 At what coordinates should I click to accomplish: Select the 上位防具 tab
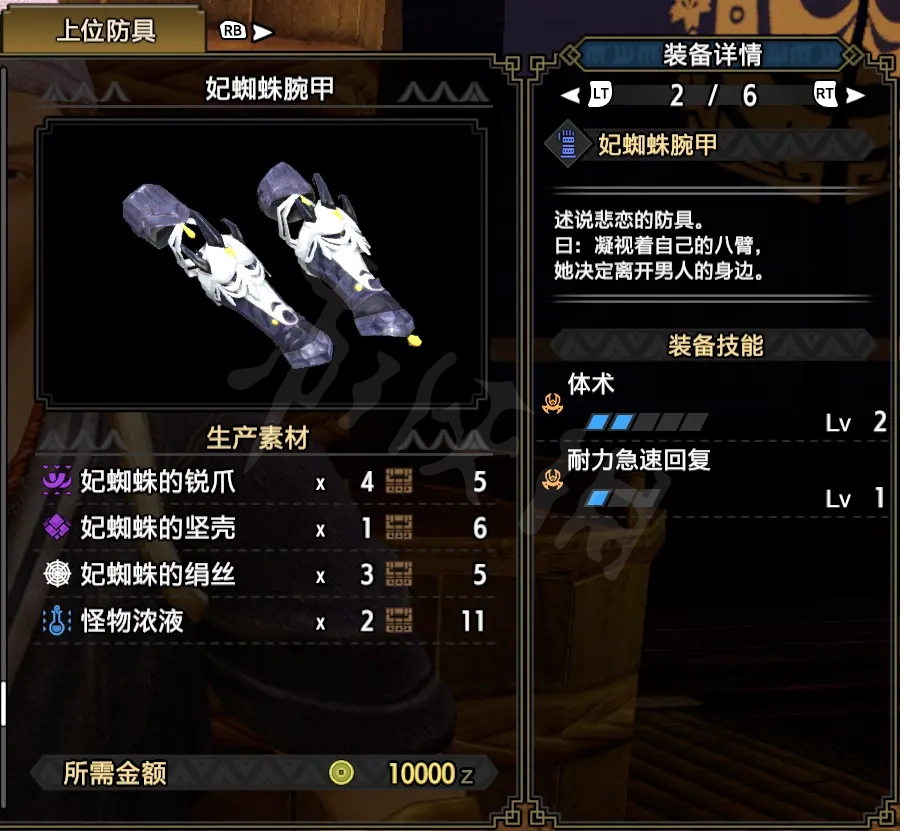coord(105,31)
